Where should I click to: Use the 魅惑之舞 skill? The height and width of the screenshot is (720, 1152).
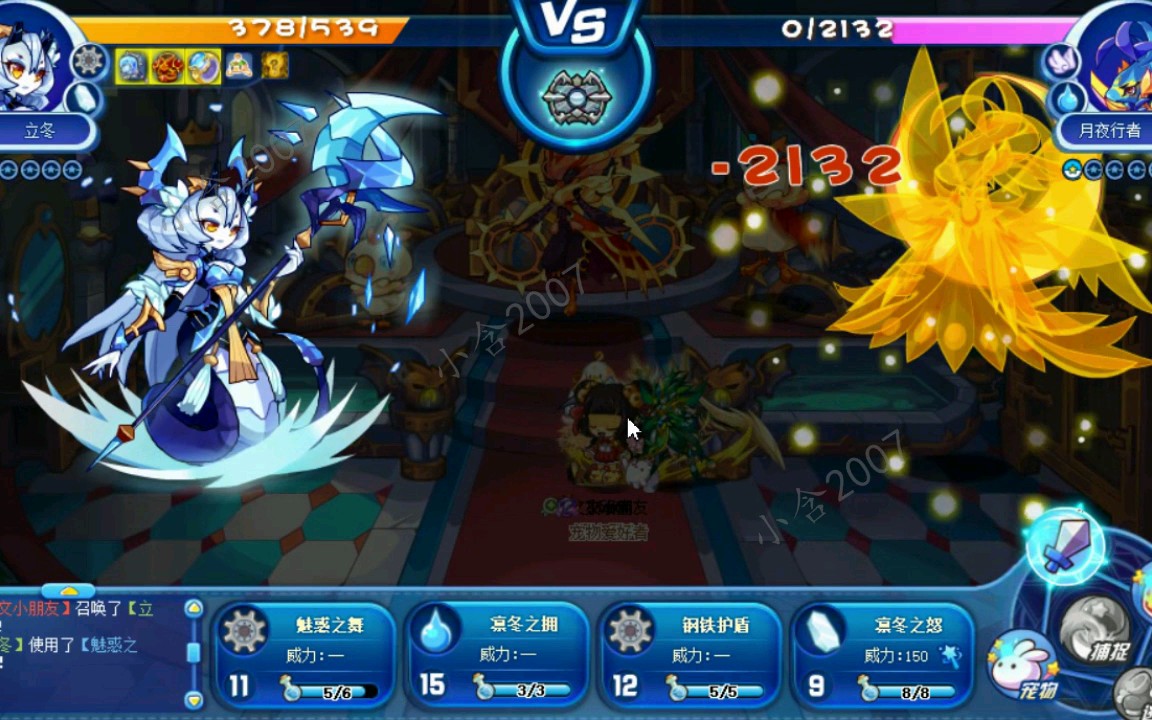click(305, 655)
